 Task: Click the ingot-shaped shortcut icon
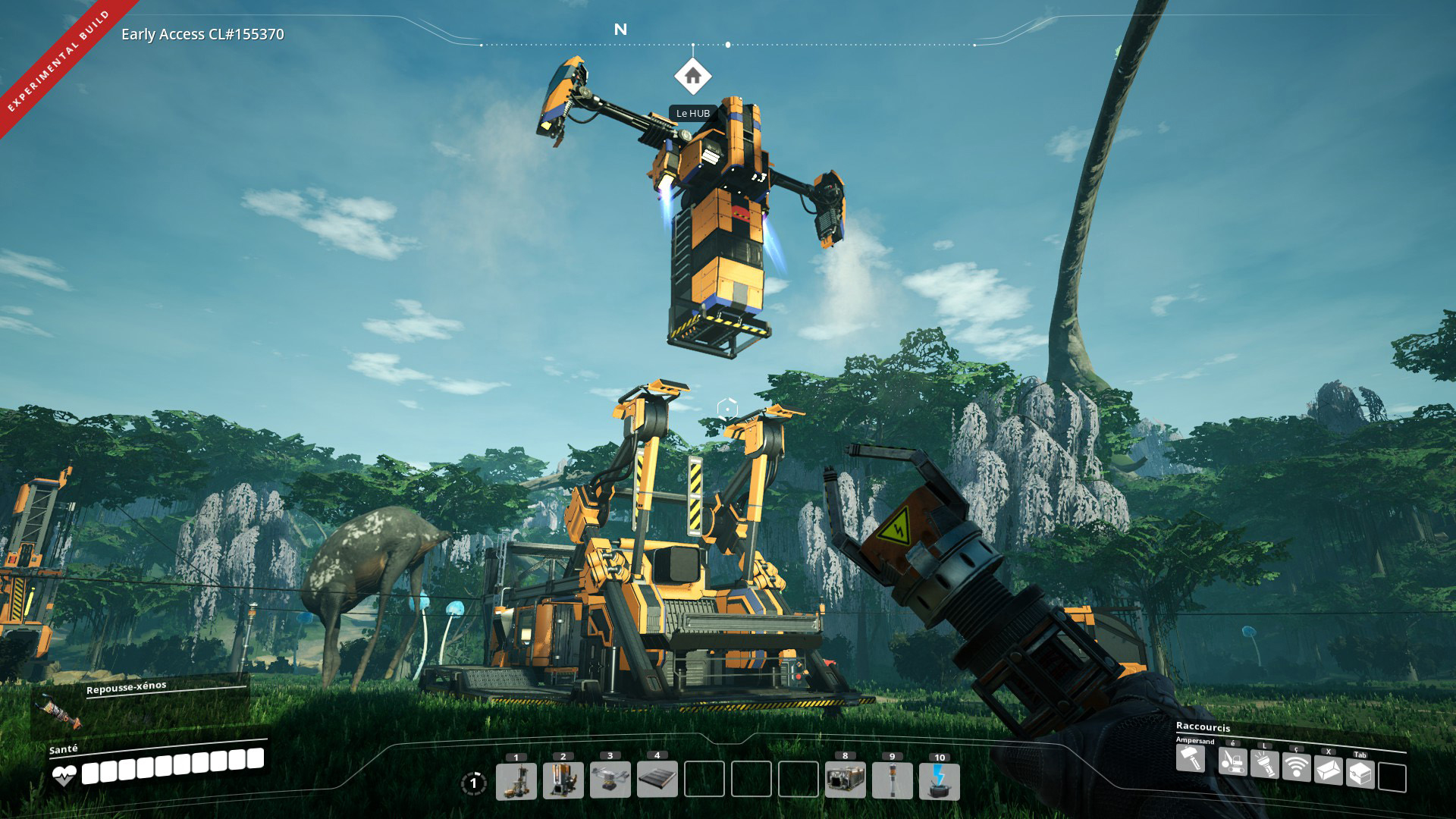pyautogui.click(x=1328, y=771)
